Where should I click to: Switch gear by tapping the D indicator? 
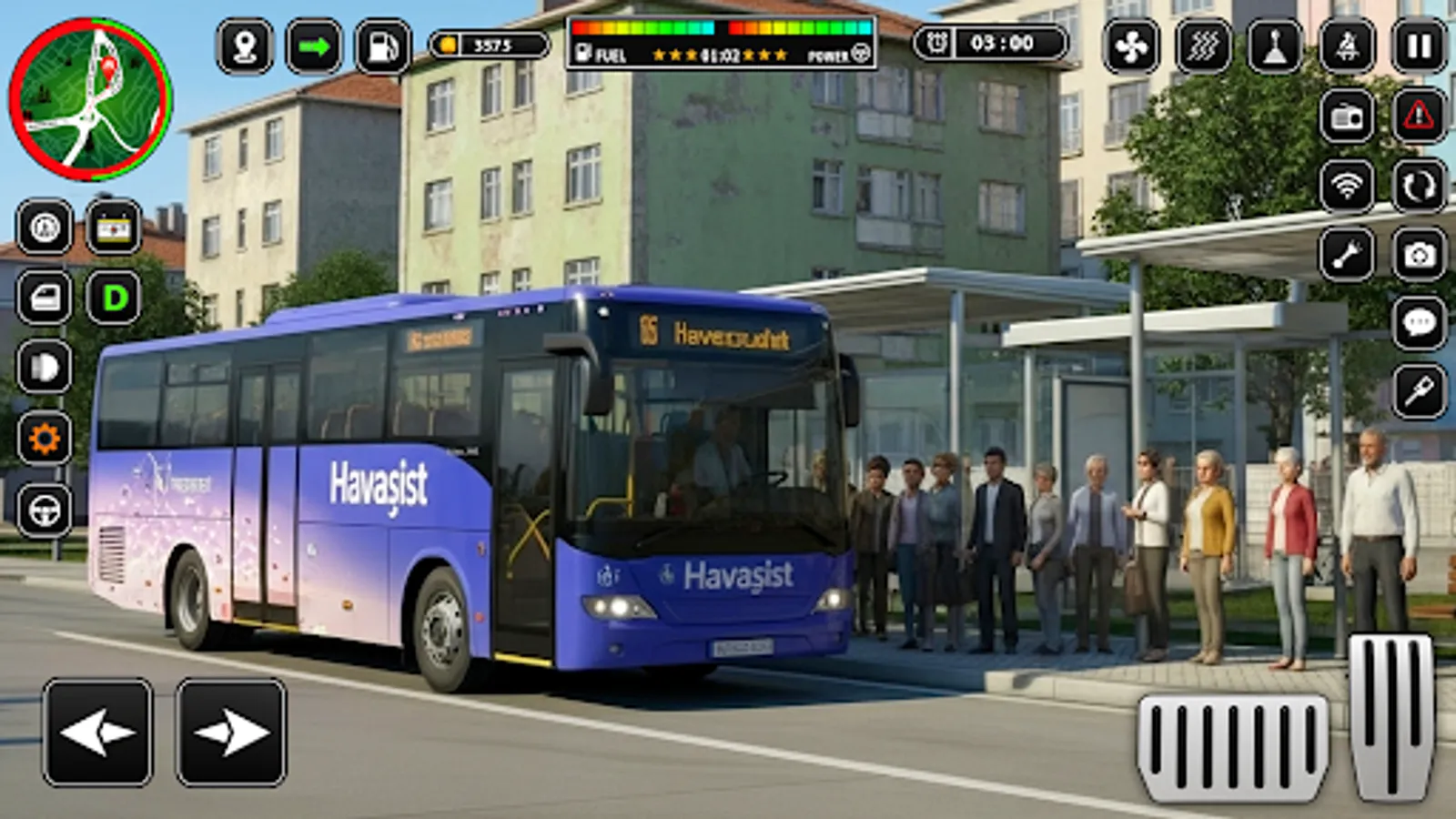pyautogui.click(x=114, y=296)
